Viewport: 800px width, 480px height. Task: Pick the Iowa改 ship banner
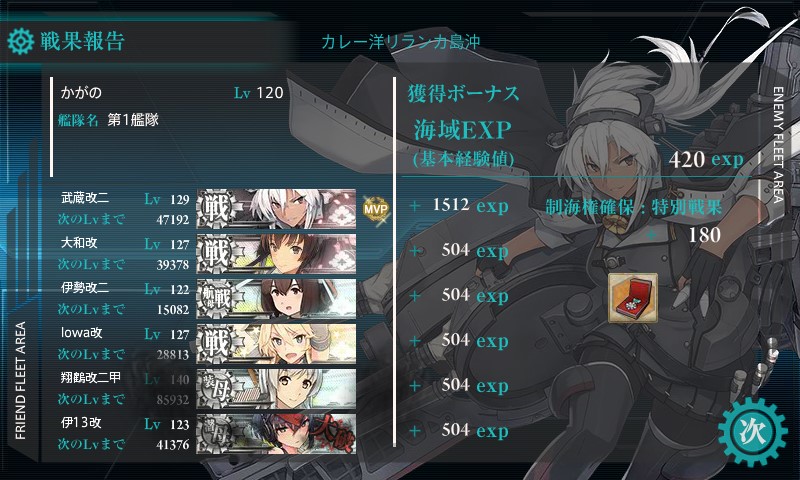tap(277, 341)
